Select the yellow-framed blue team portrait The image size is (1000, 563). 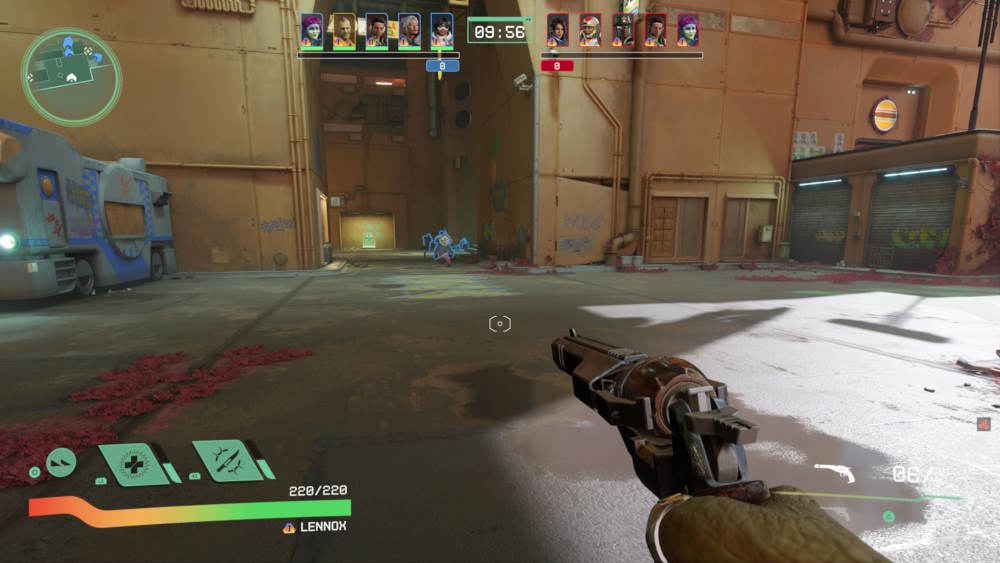(x=344, y=30)
